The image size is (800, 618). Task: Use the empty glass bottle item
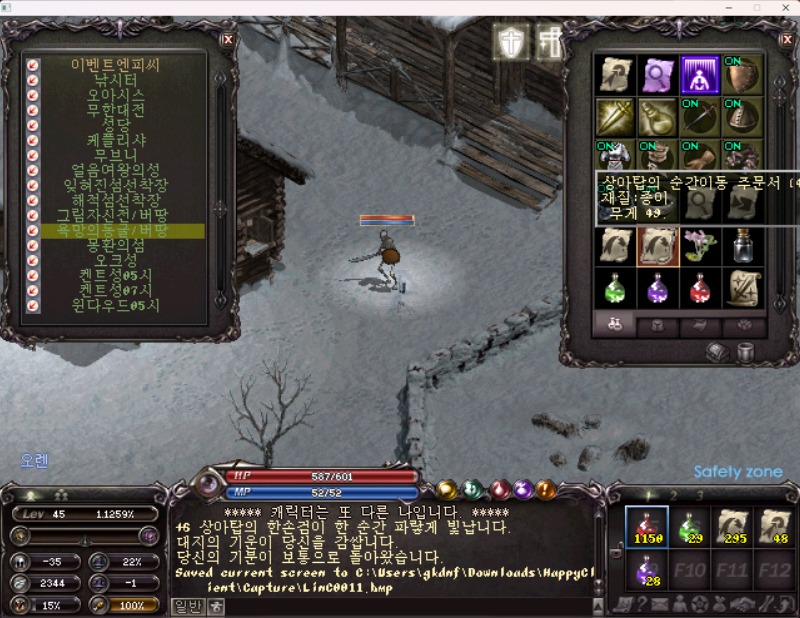pyautogui.click(x=743, y=245)
